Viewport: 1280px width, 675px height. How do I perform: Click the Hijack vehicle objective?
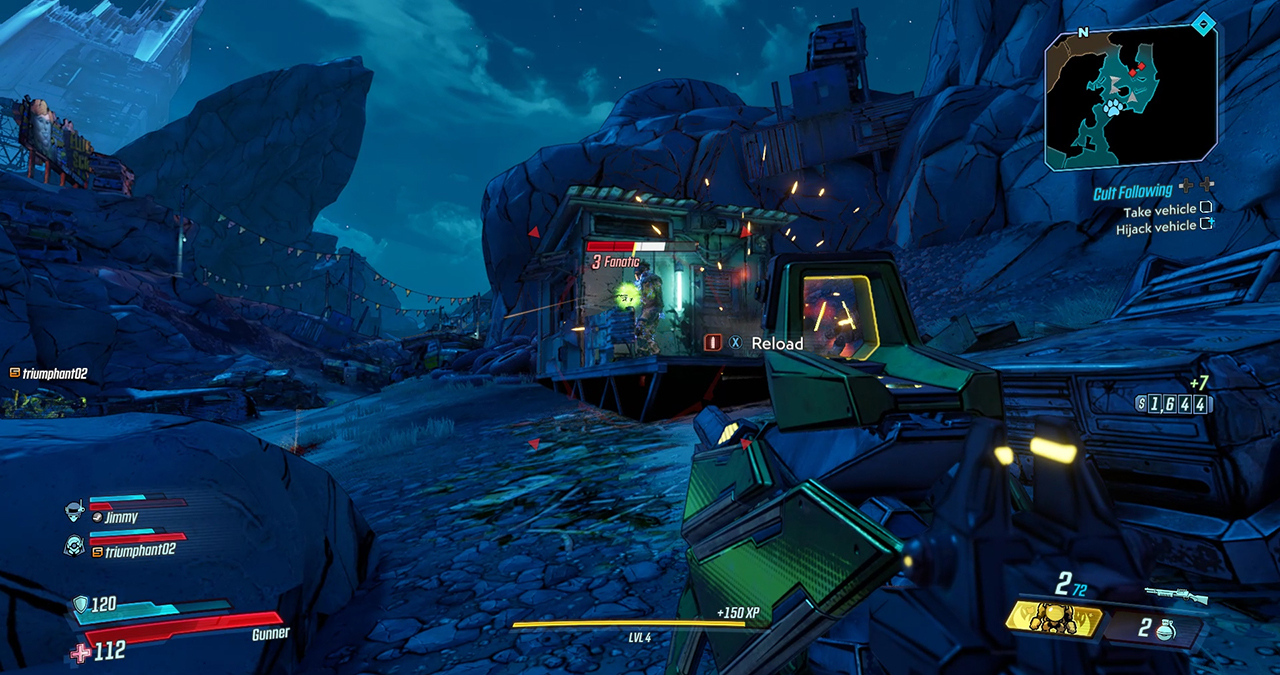coord(1155,227)
